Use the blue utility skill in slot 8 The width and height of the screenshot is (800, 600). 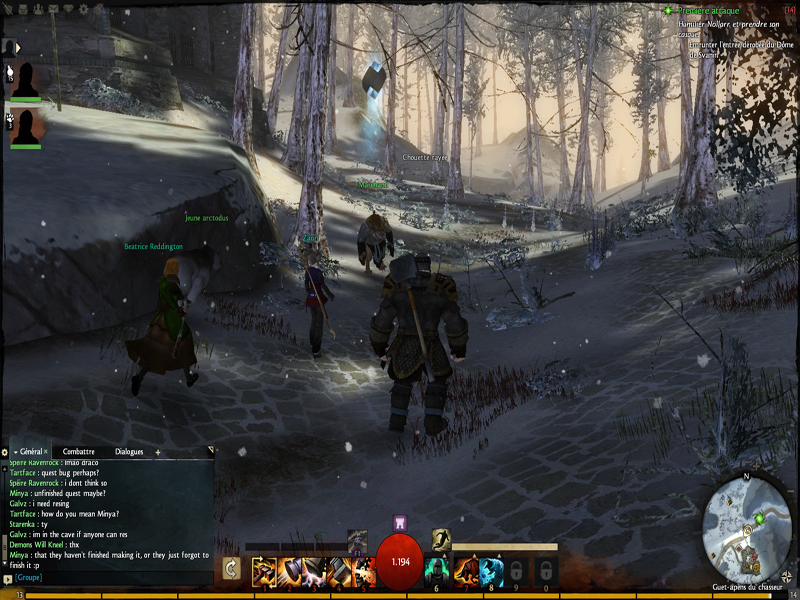click(490, 570)
